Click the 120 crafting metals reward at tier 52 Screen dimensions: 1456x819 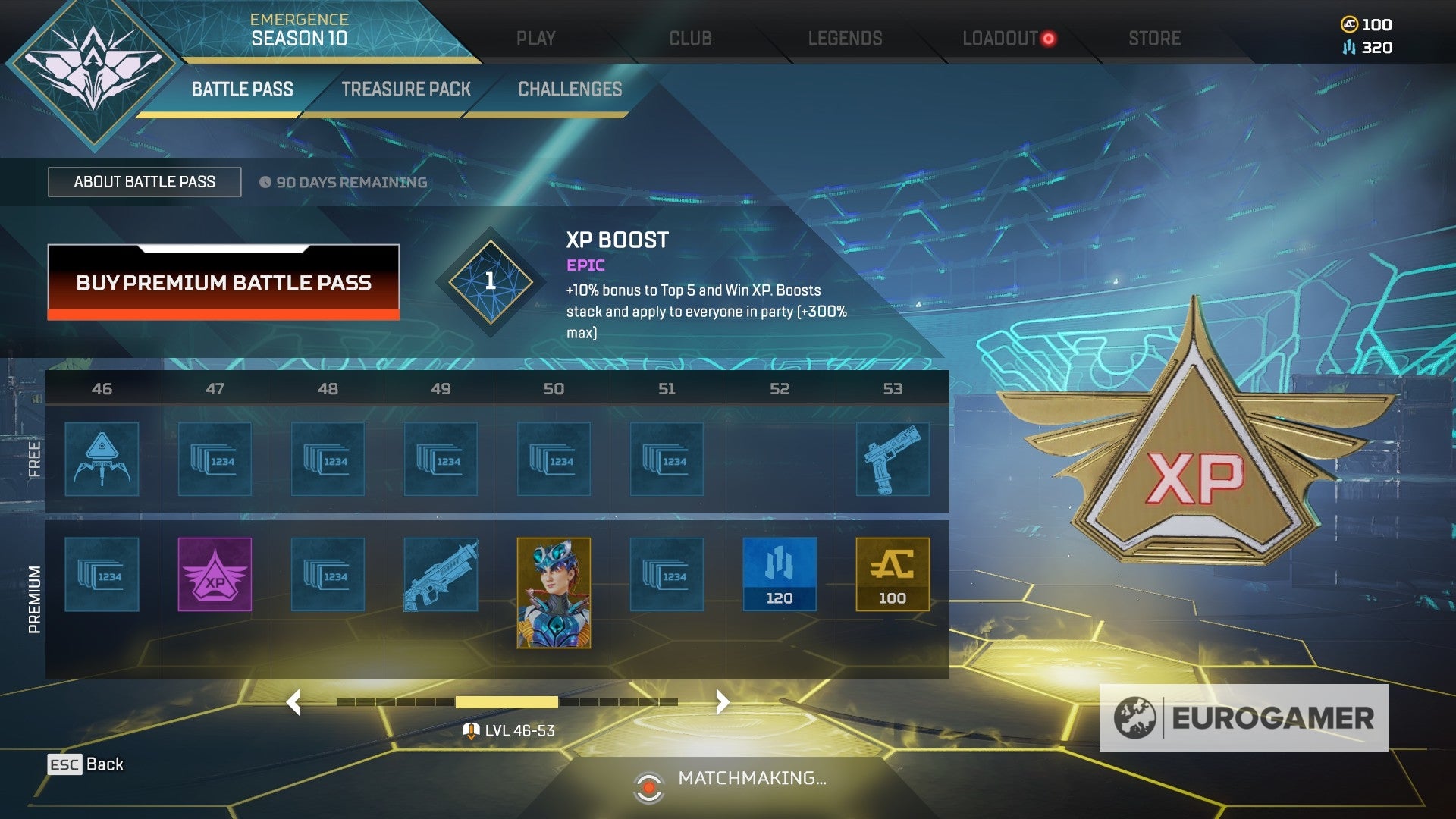pyautogui.click(x=779, y=575)
